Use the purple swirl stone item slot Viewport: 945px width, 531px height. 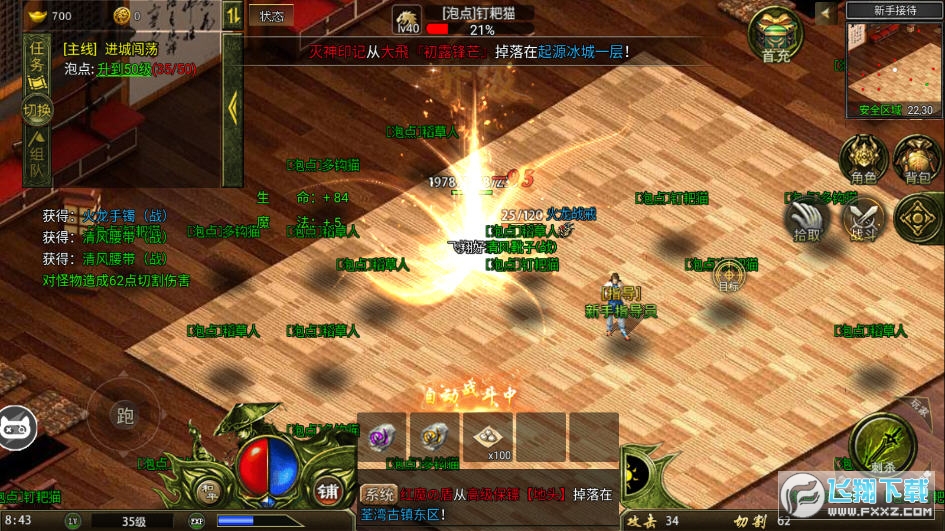382,437
